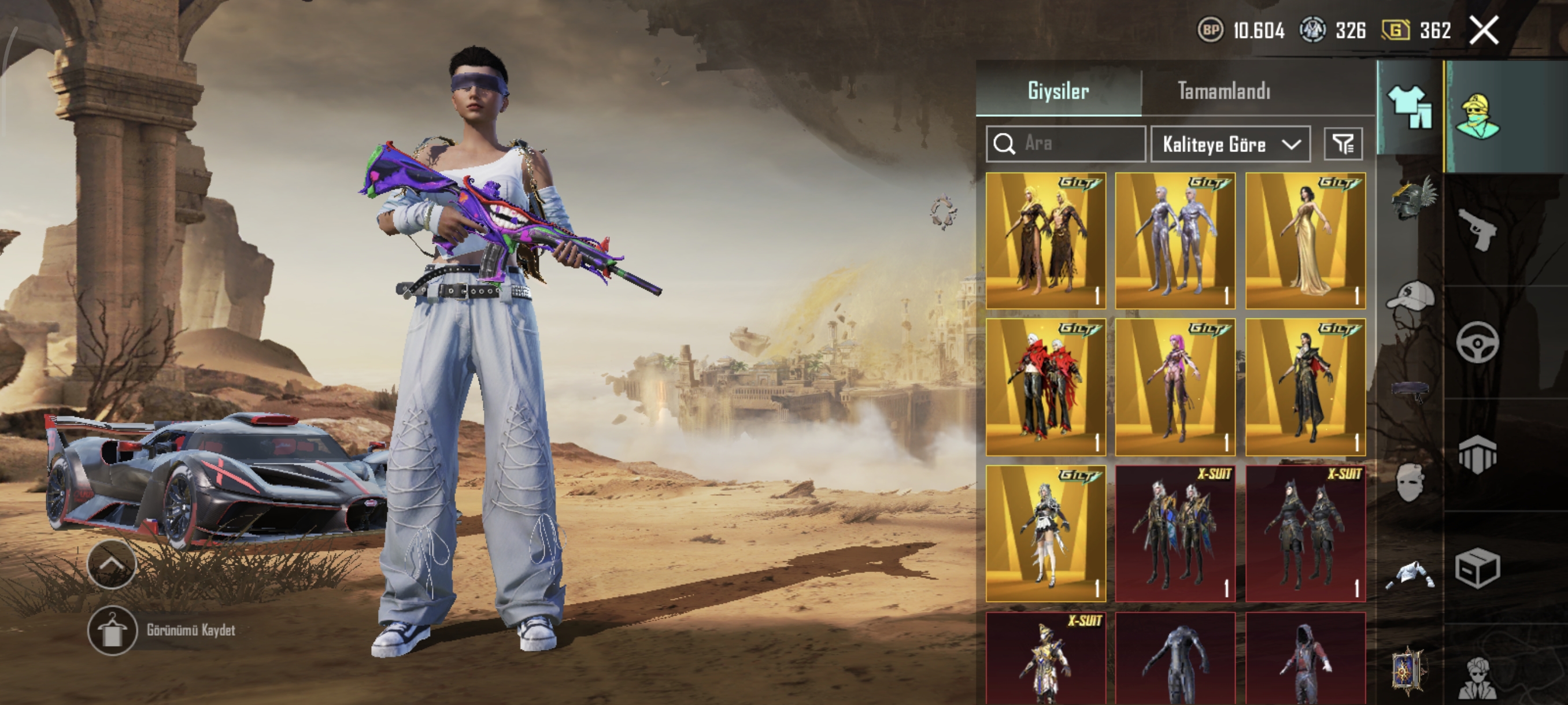1568x705 pixels.
Task: Open the steering wheel vehicles category
Action: (1477, 343)
